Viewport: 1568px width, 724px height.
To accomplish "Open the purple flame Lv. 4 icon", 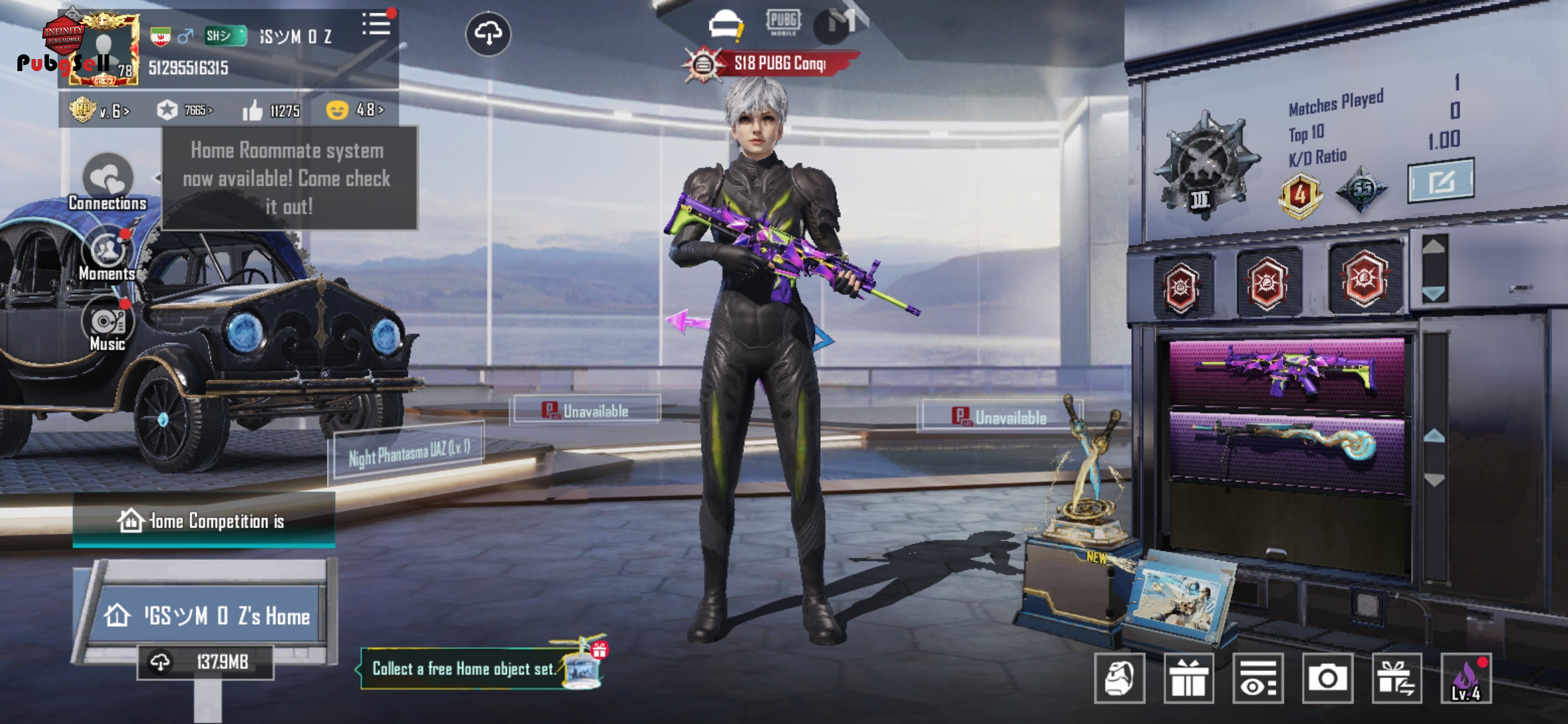I will (x=1466, y=678).
